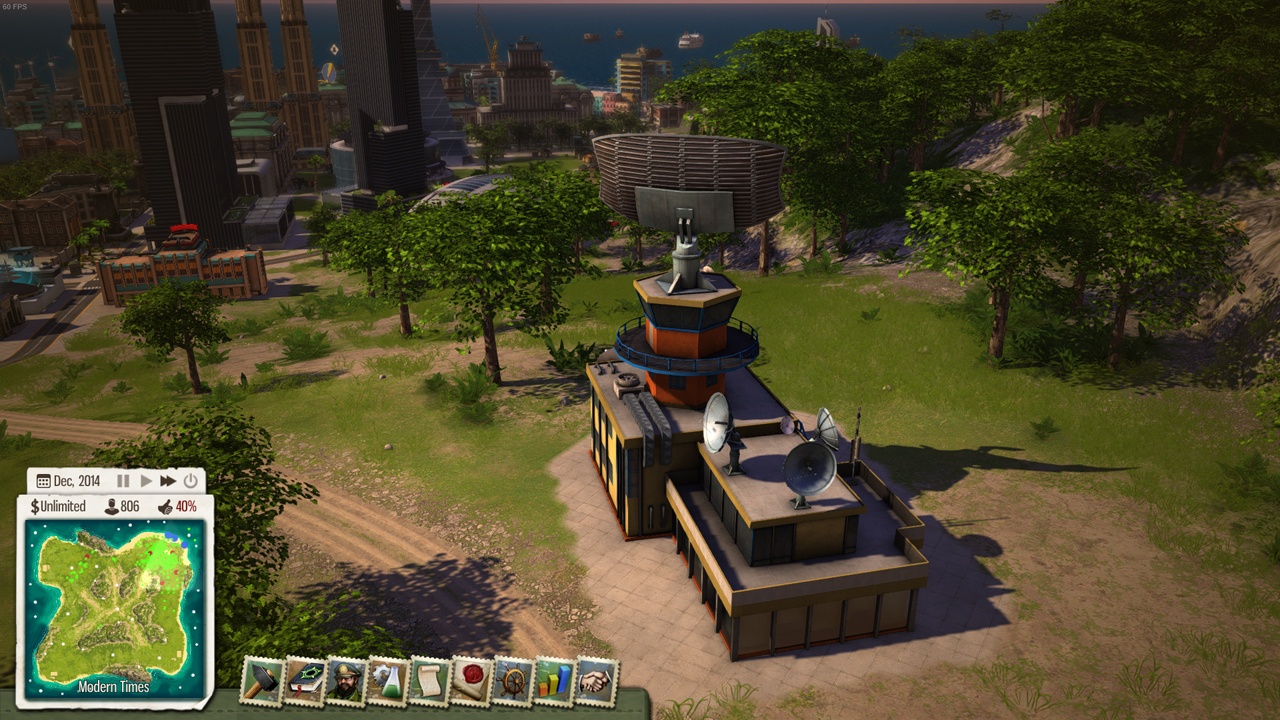Open the red wax seal scroll stamp
Image resolution: width=1280 pixels, height=720 pixels.
click(471, 682)
